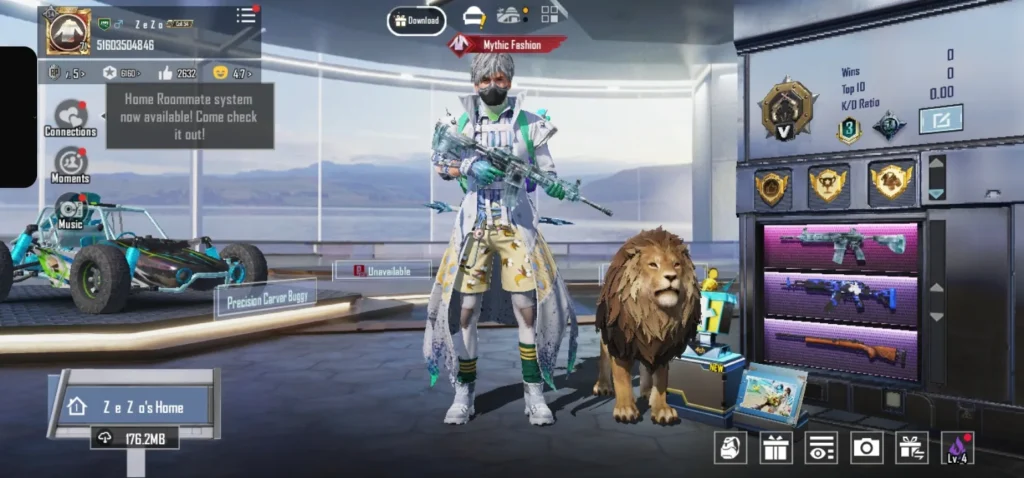Screen dimensions: 1024x478
Task: Open the list menu beside the player name
Action: [x=246, y=16]
